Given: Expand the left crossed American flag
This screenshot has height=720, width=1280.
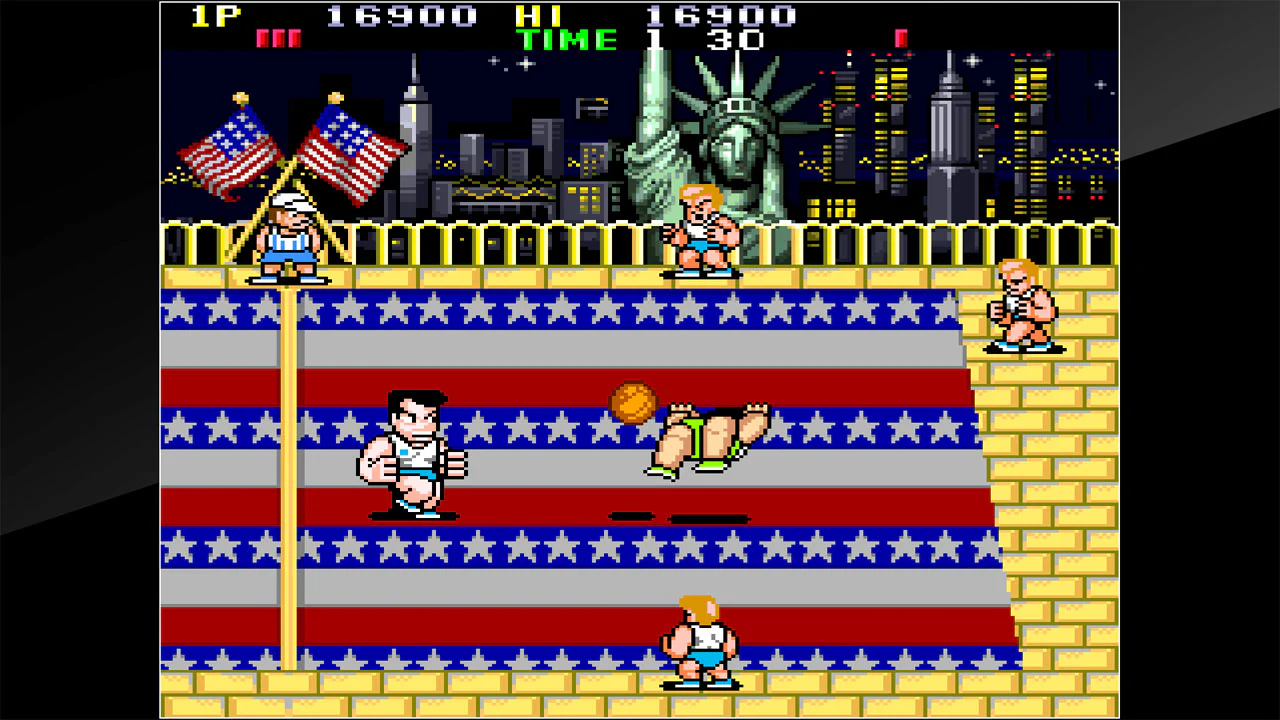Looking at the screenshot, I should [x=230, y=150].
